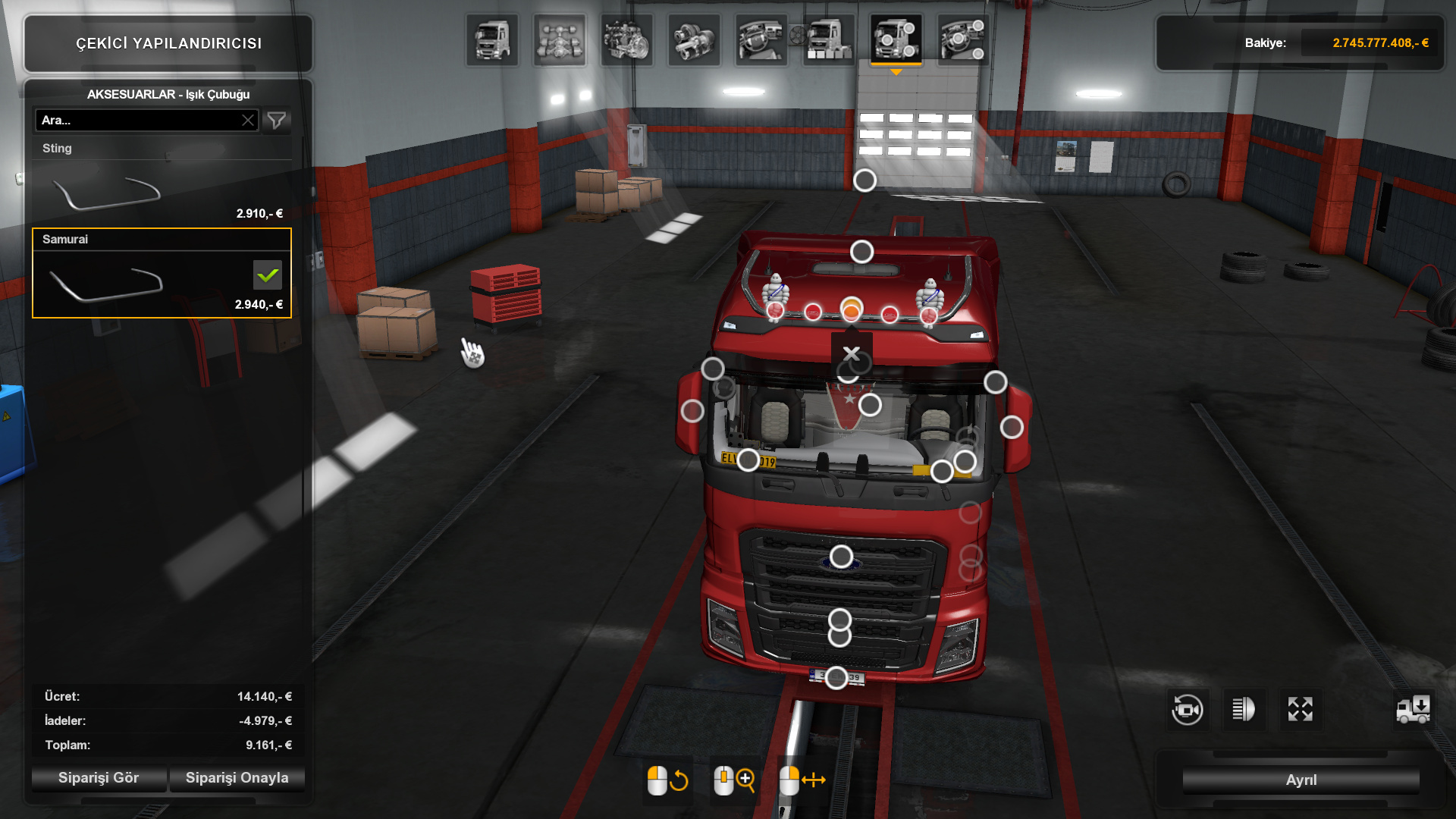Switch to the chassis axles tab

560,40
